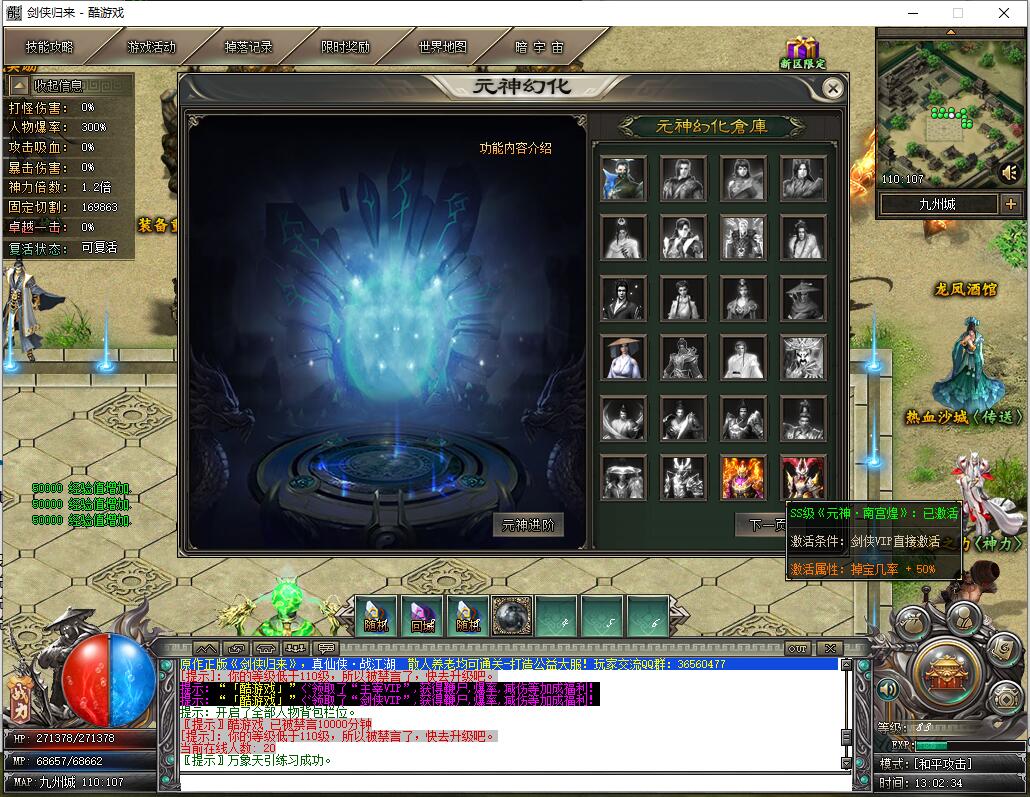Choose the colored blue-fan spirit portrait
Screen dimensions: 1030x797
point(623,178)
